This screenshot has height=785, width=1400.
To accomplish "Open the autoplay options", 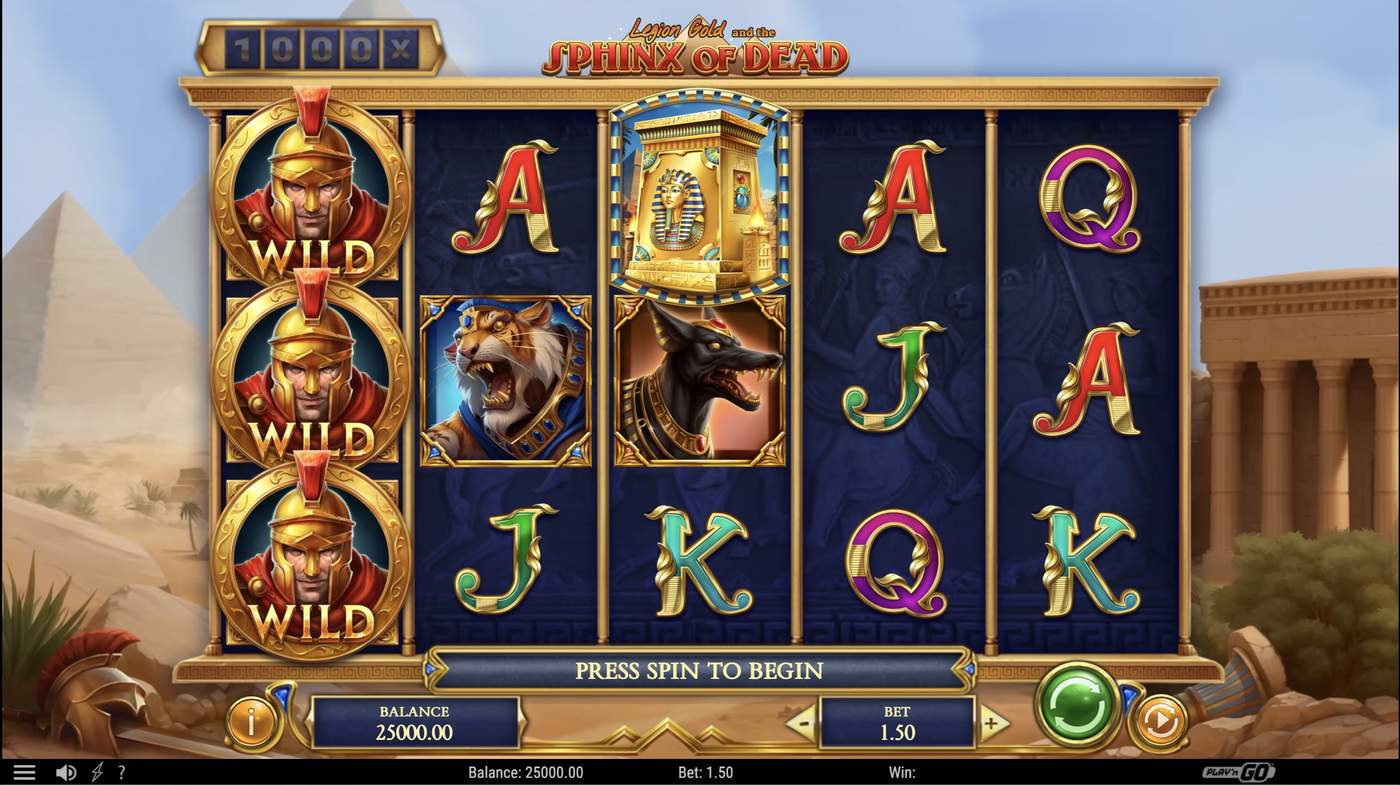I will (1160, 721).
